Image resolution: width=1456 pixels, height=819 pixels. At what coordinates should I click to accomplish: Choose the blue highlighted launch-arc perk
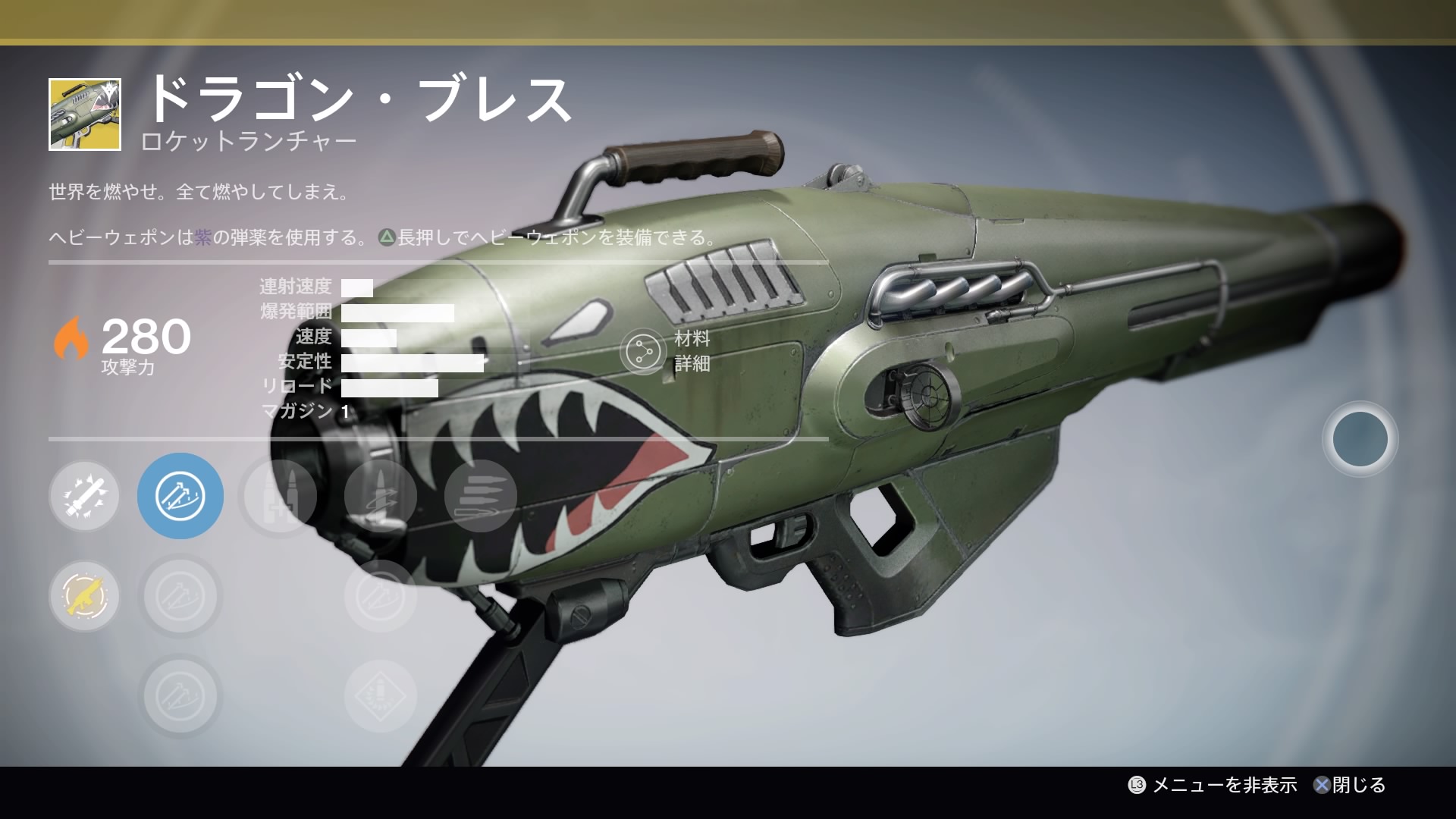pos(180,496)
